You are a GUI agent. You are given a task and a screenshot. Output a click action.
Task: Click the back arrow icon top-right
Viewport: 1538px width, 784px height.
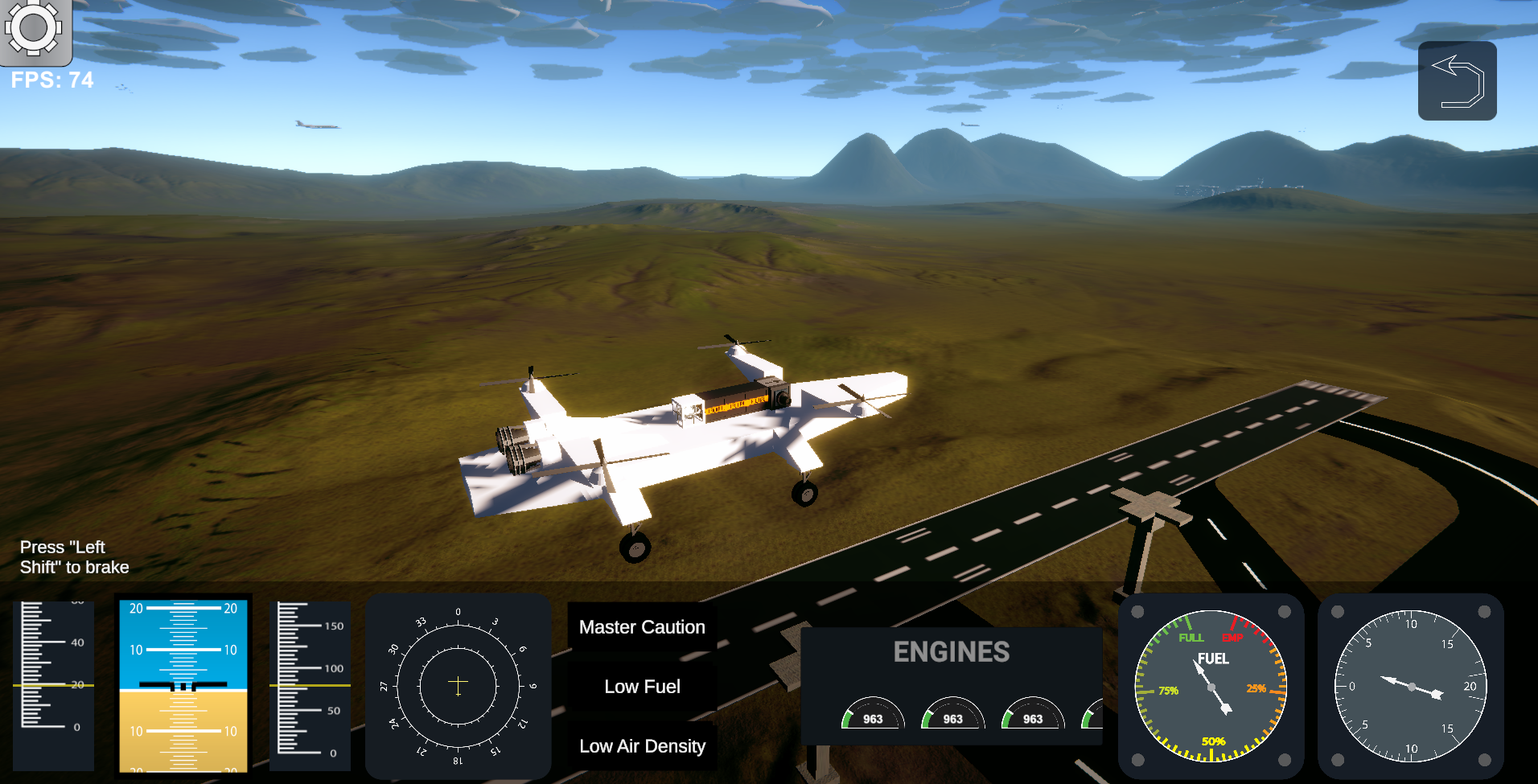(1457, 80)
